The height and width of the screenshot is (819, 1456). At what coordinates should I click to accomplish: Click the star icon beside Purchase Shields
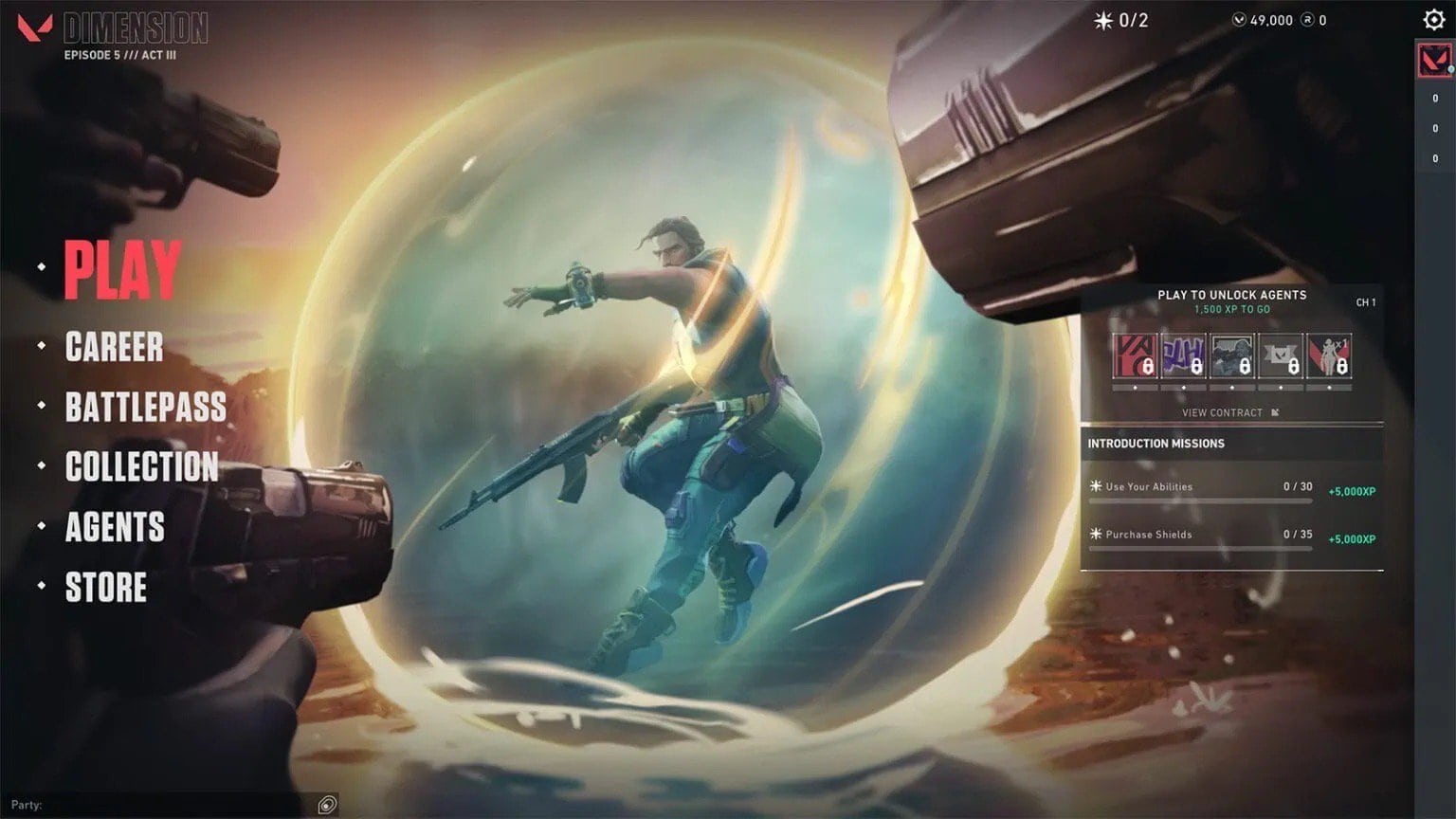coord(1095,534)
